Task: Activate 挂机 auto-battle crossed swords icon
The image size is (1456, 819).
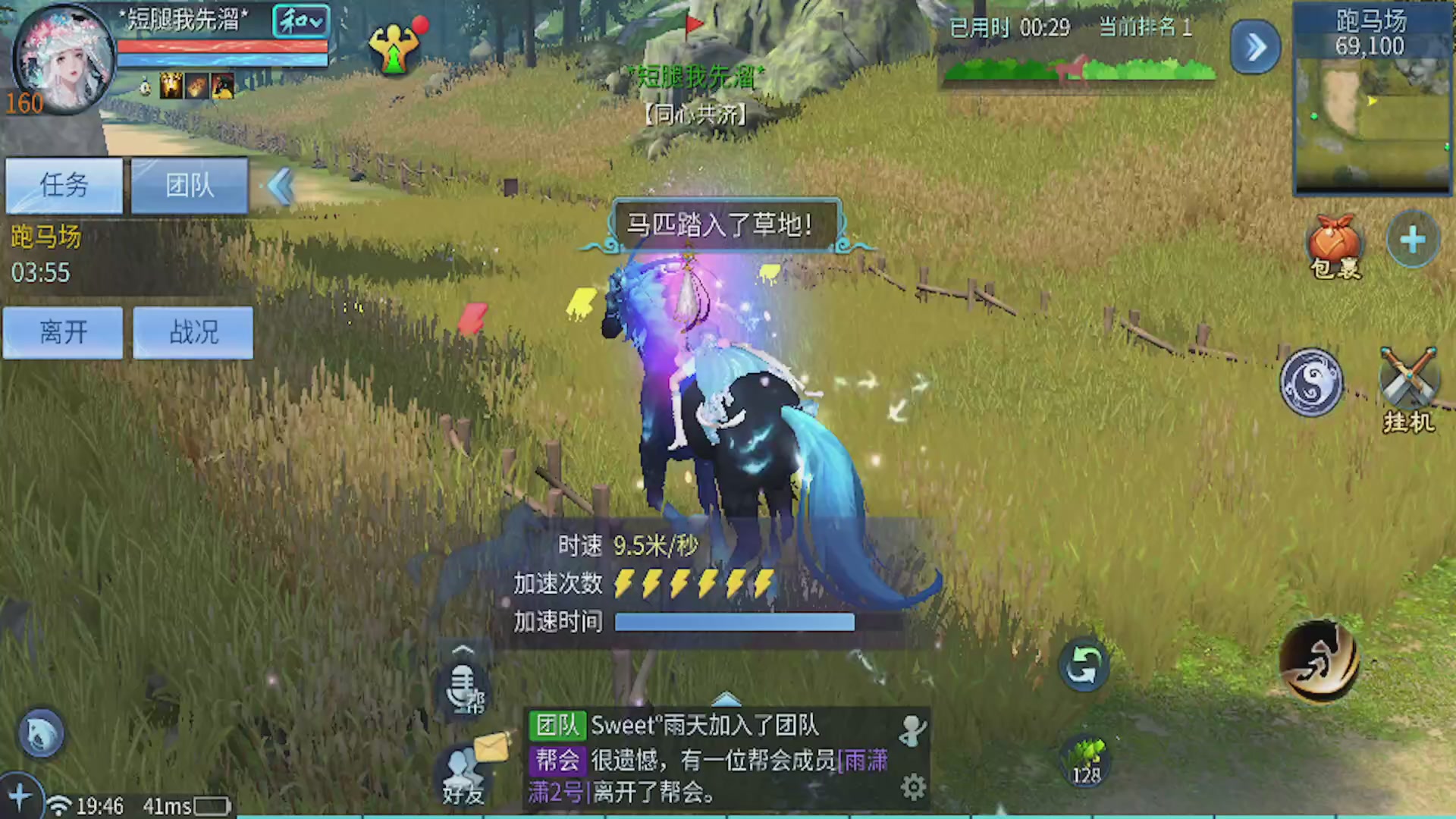Action: [x=1407, y=383]
